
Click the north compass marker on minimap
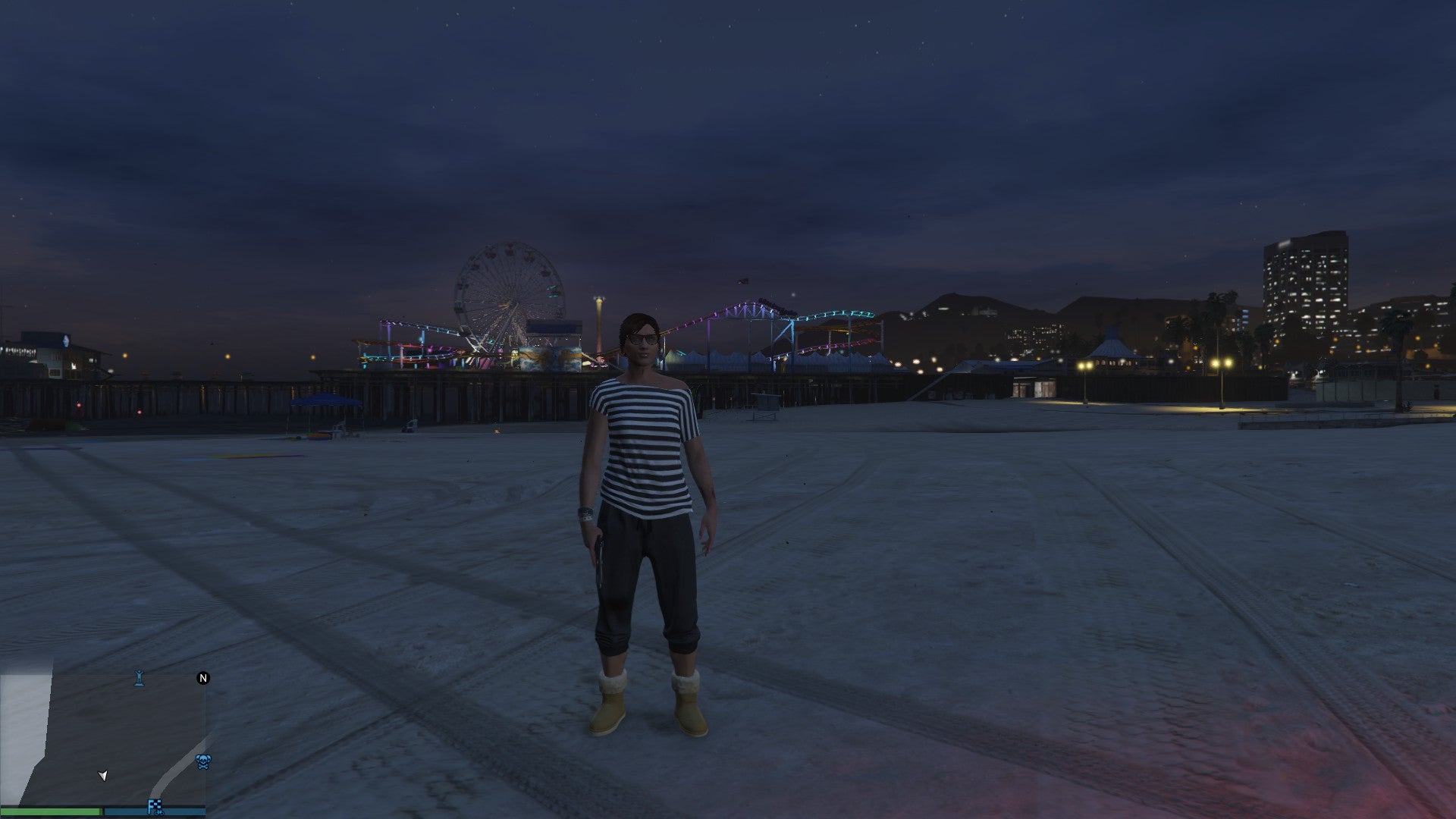click(203, 678)
